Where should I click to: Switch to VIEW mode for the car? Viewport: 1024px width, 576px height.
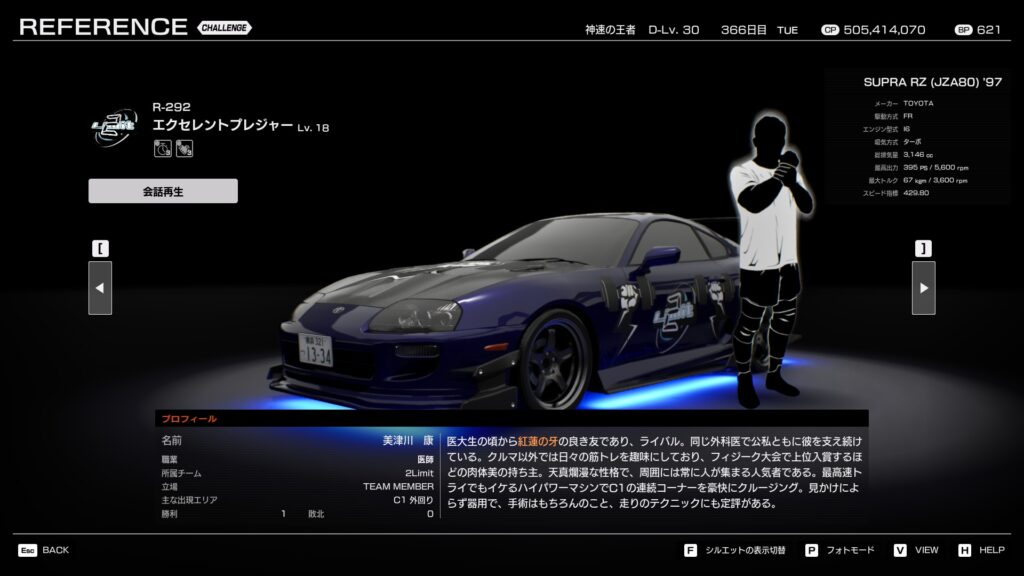(917, 550)
